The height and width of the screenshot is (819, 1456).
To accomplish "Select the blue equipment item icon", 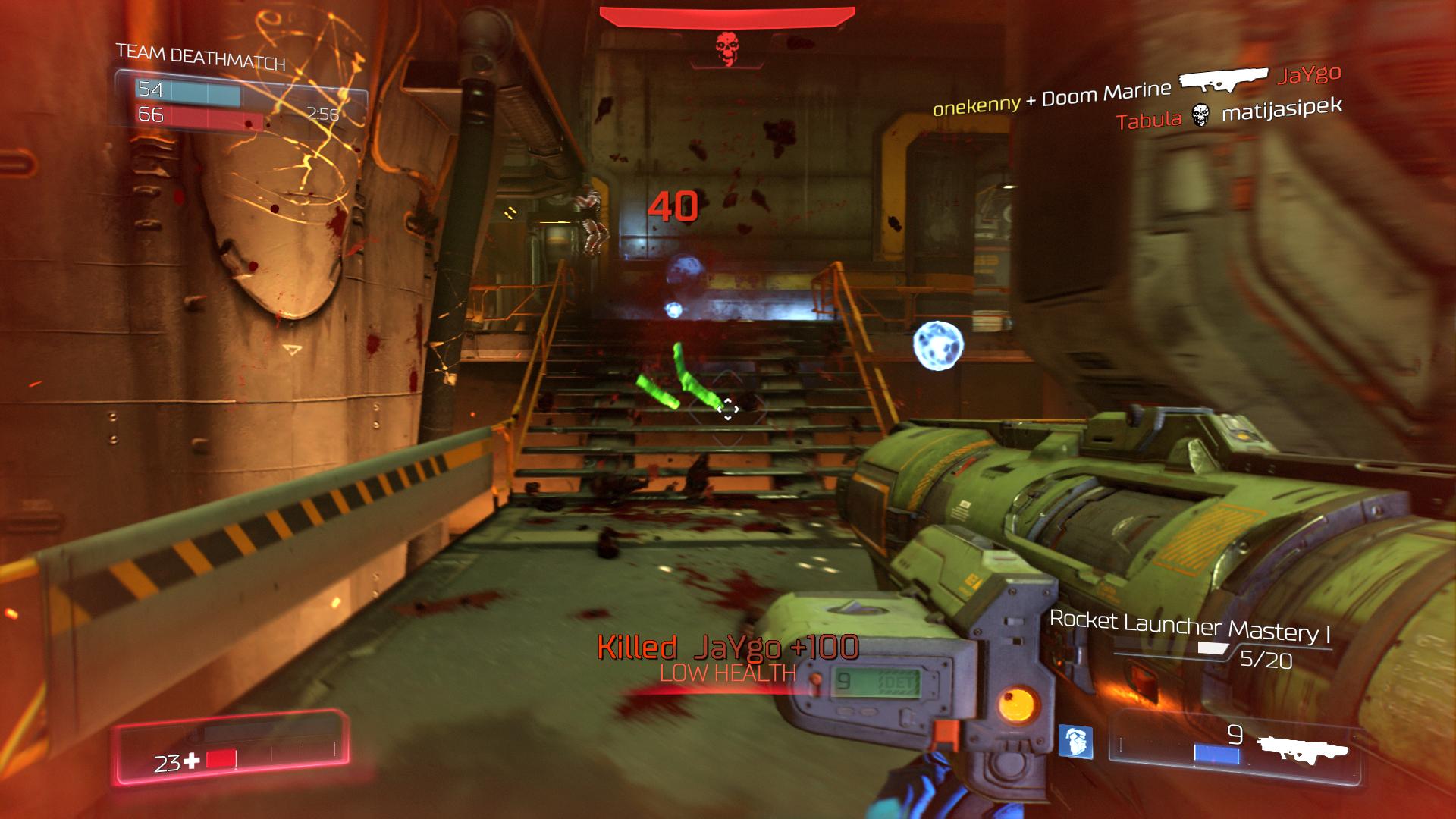I will [x=1076, y=741].
